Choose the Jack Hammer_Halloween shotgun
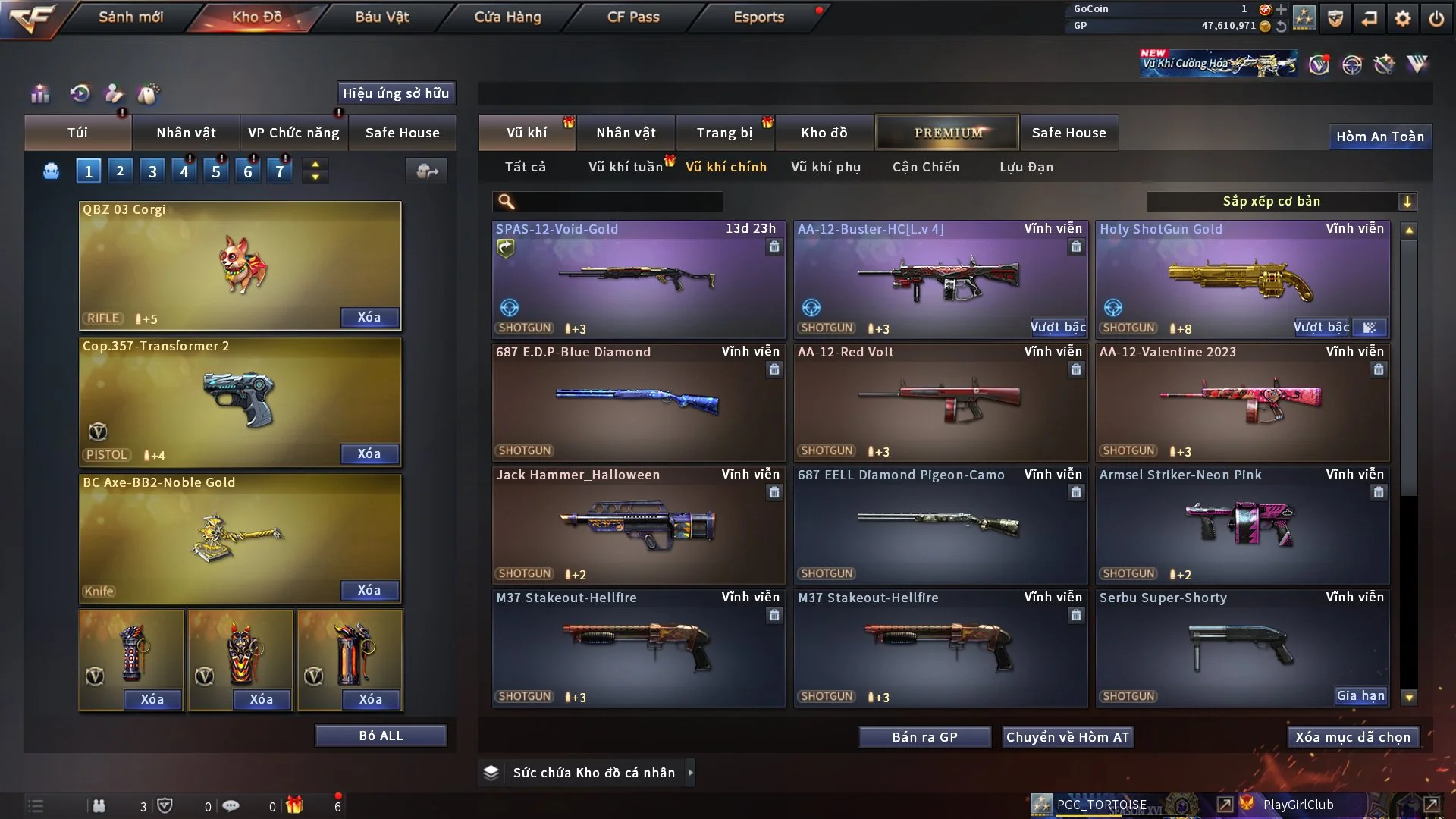The image size is (1456, 819). (638, 525)
